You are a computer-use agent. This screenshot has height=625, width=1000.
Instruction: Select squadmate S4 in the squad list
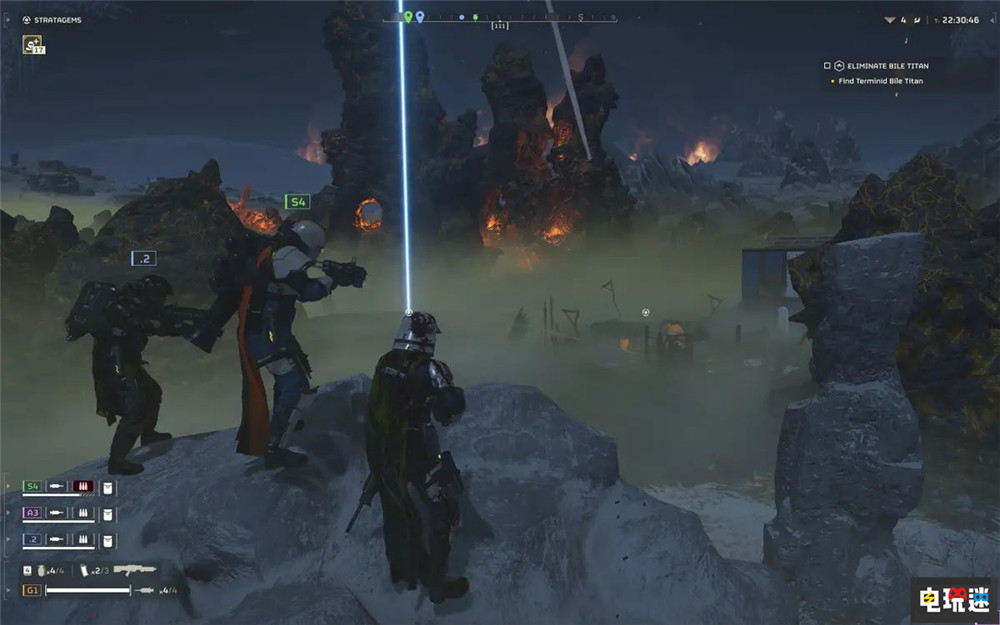click(33, 487)
